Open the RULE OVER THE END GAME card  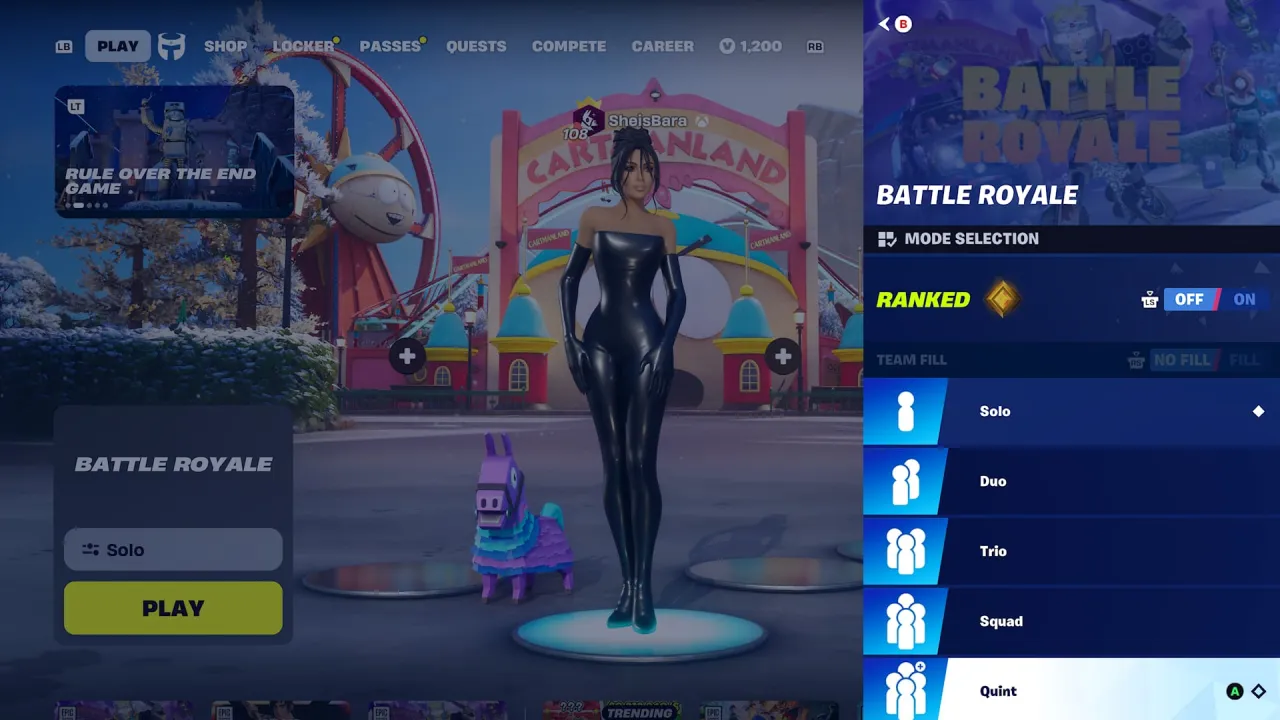pos(173,152)
